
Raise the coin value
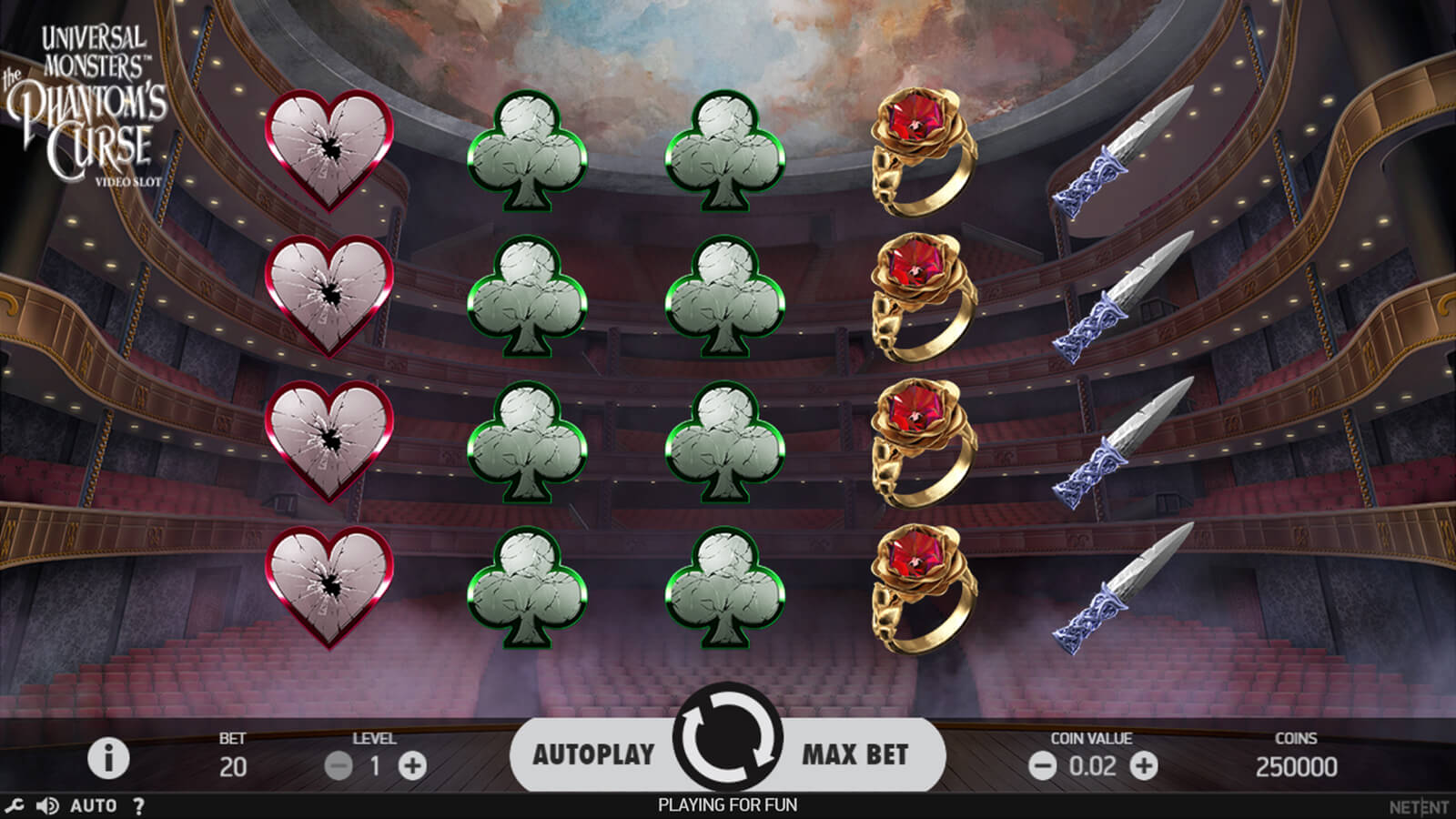coord(1144,766)
